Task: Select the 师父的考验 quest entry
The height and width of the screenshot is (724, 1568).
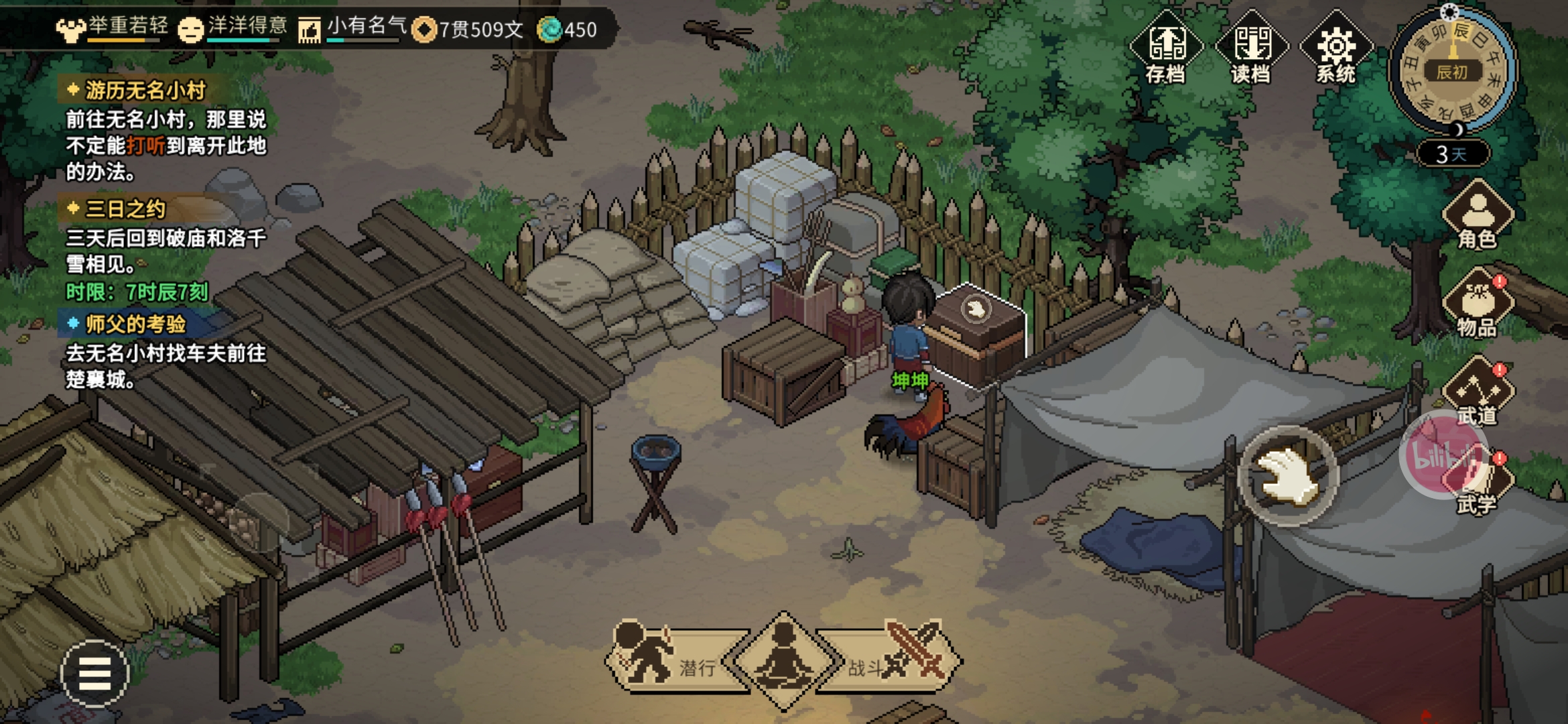Action: point(135,324)
